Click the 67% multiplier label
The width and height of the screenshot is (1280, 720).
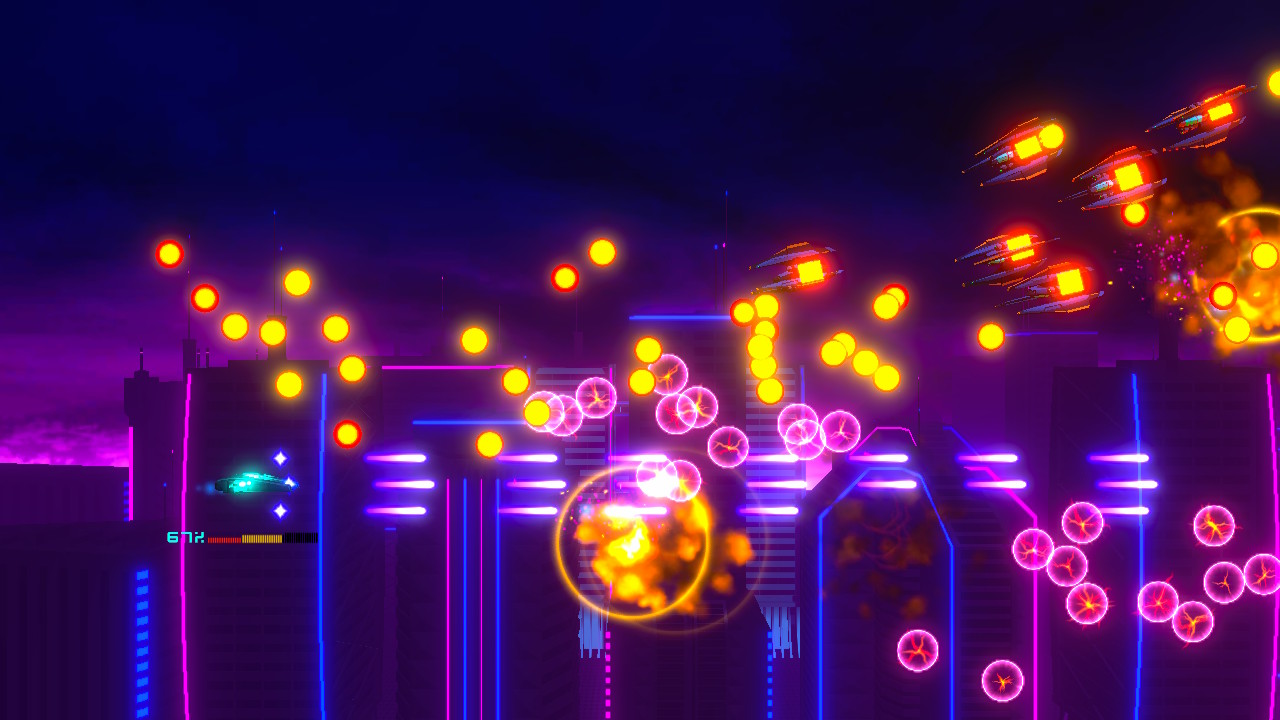(x=185, y=537)
